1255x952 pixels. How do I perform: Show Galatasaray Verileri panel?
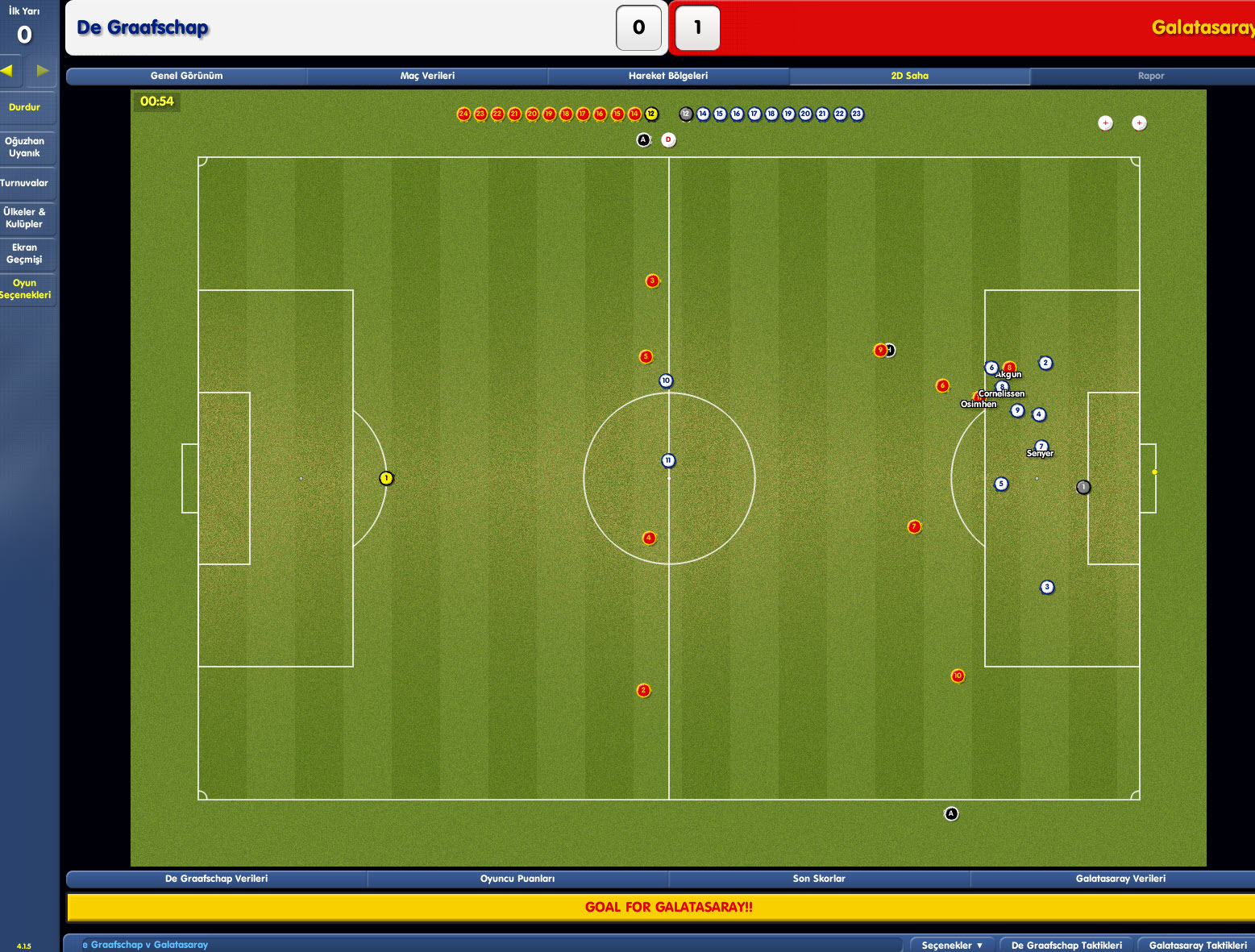tap(1120, 879)
